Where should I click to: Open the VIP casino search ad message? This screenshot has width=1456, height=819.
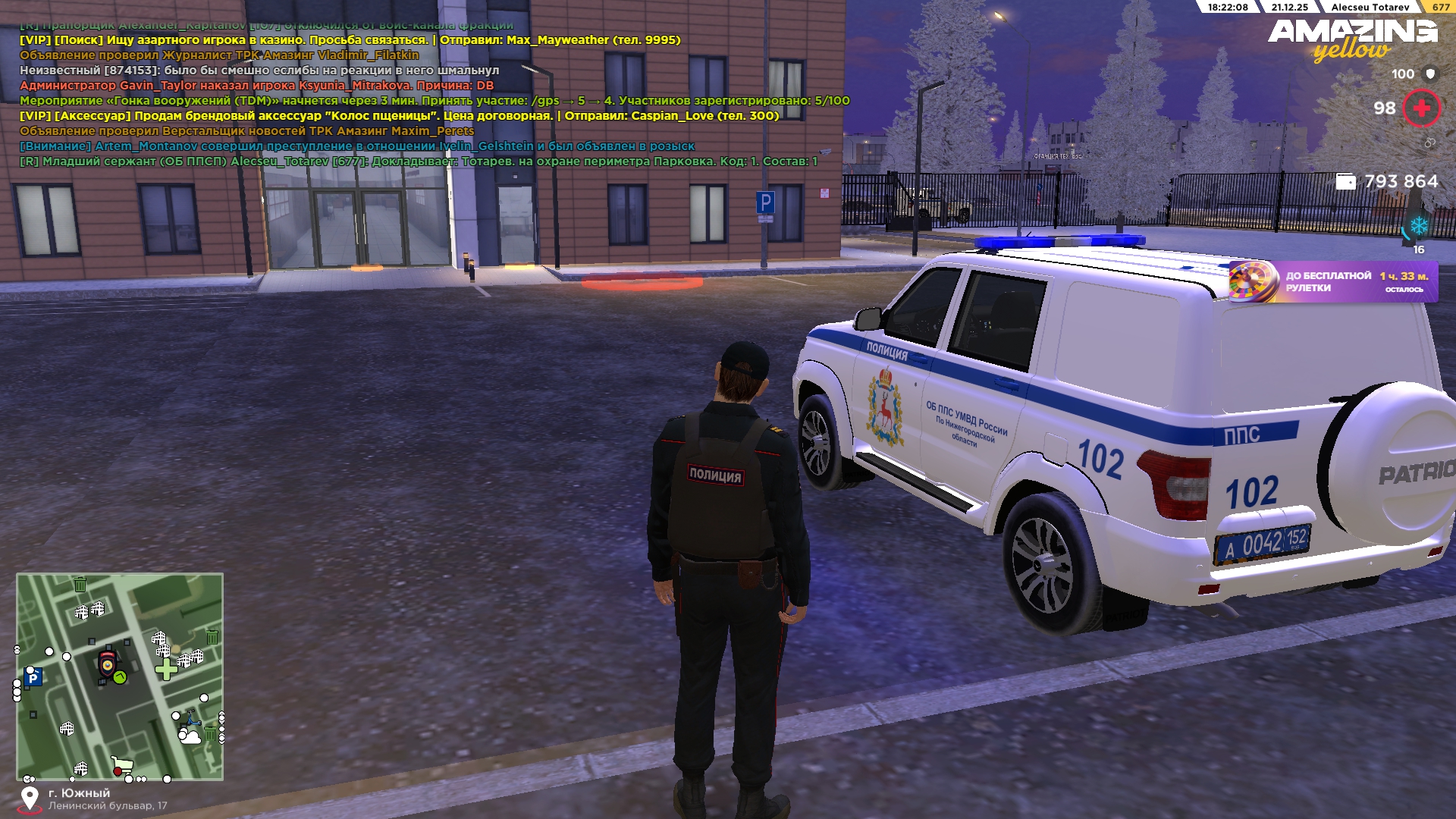pos(350,40)
